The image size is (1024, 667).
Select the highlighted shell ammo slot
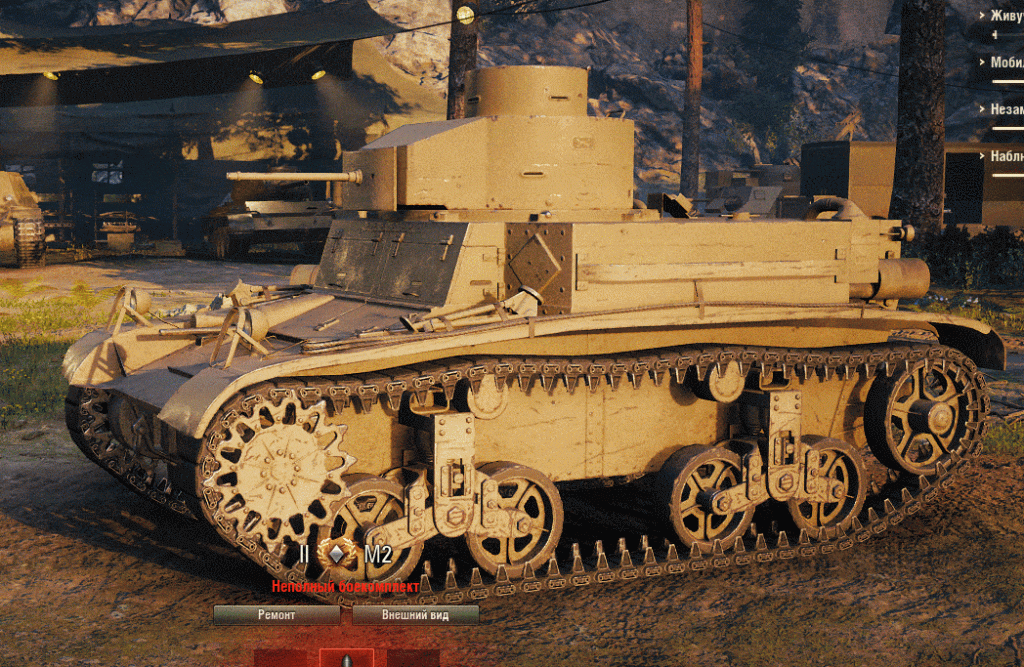(346, 659)
